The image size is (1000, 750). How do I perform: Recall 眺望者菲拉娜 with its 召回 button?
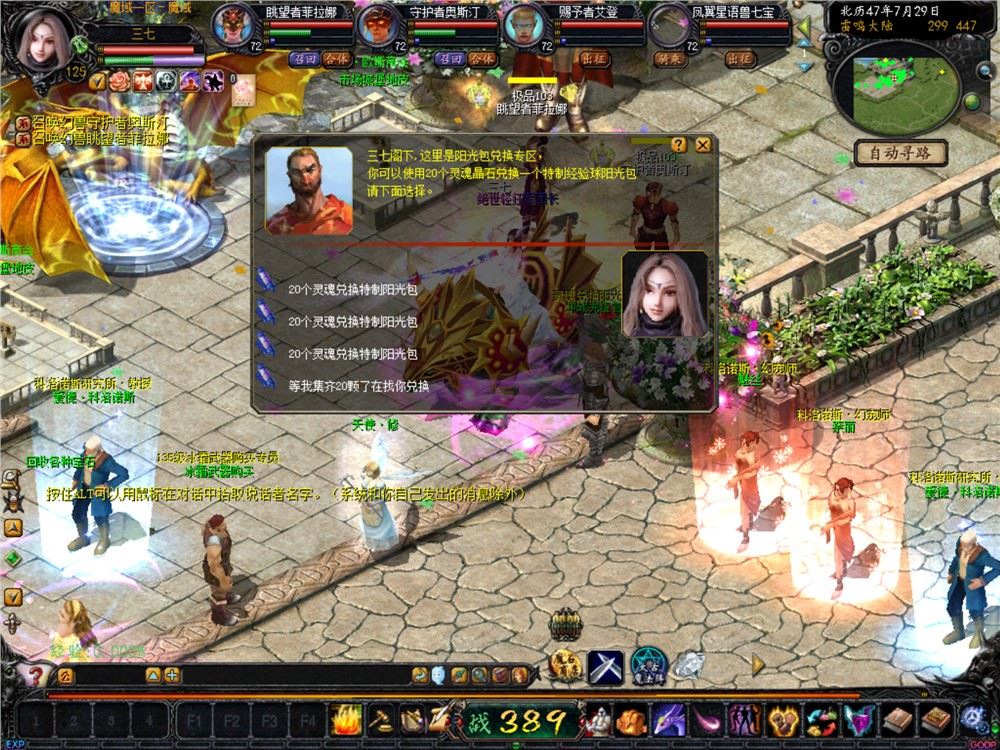[303, 59]
